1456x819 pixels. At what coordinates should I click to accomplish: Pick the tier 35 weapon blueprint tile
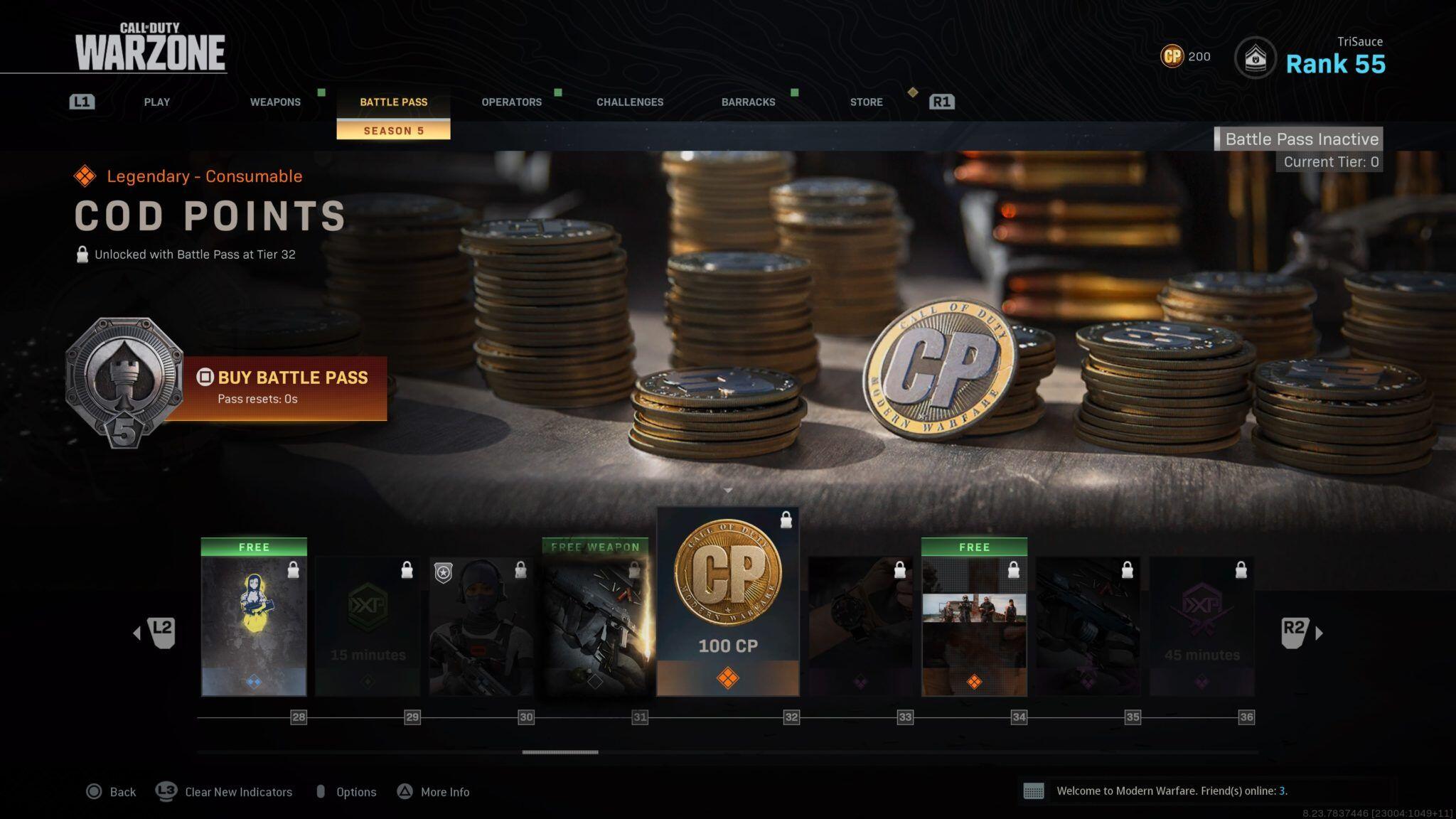coord(1088,626)
